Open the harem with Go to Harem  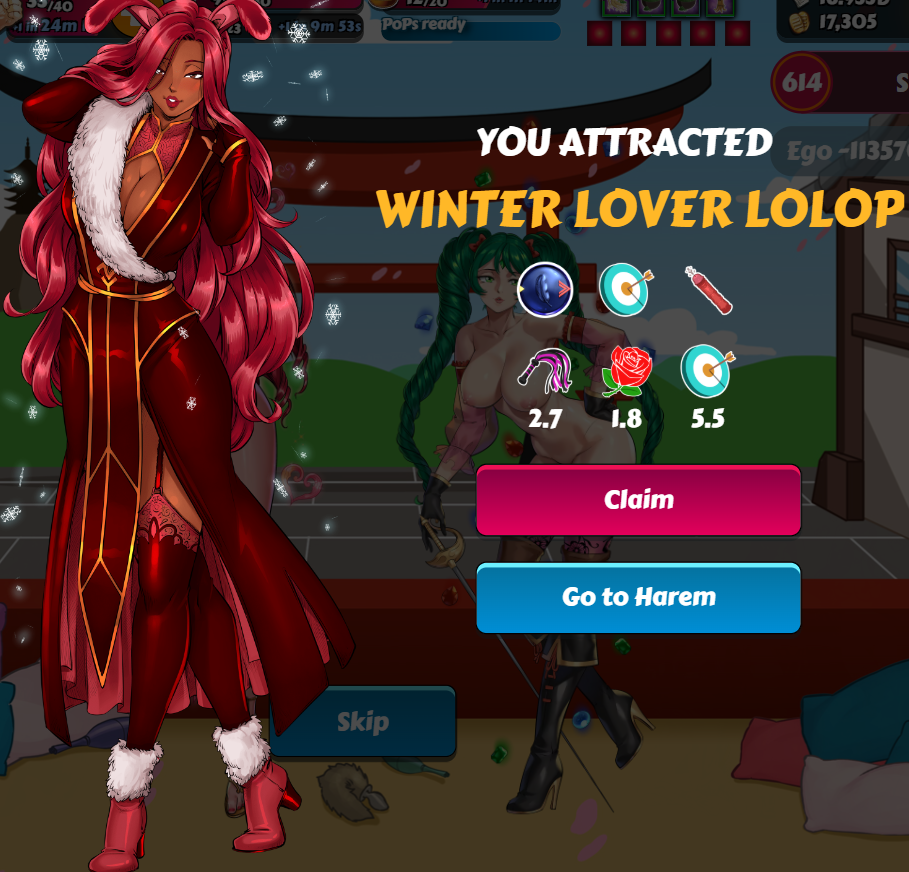coord(638,598)
